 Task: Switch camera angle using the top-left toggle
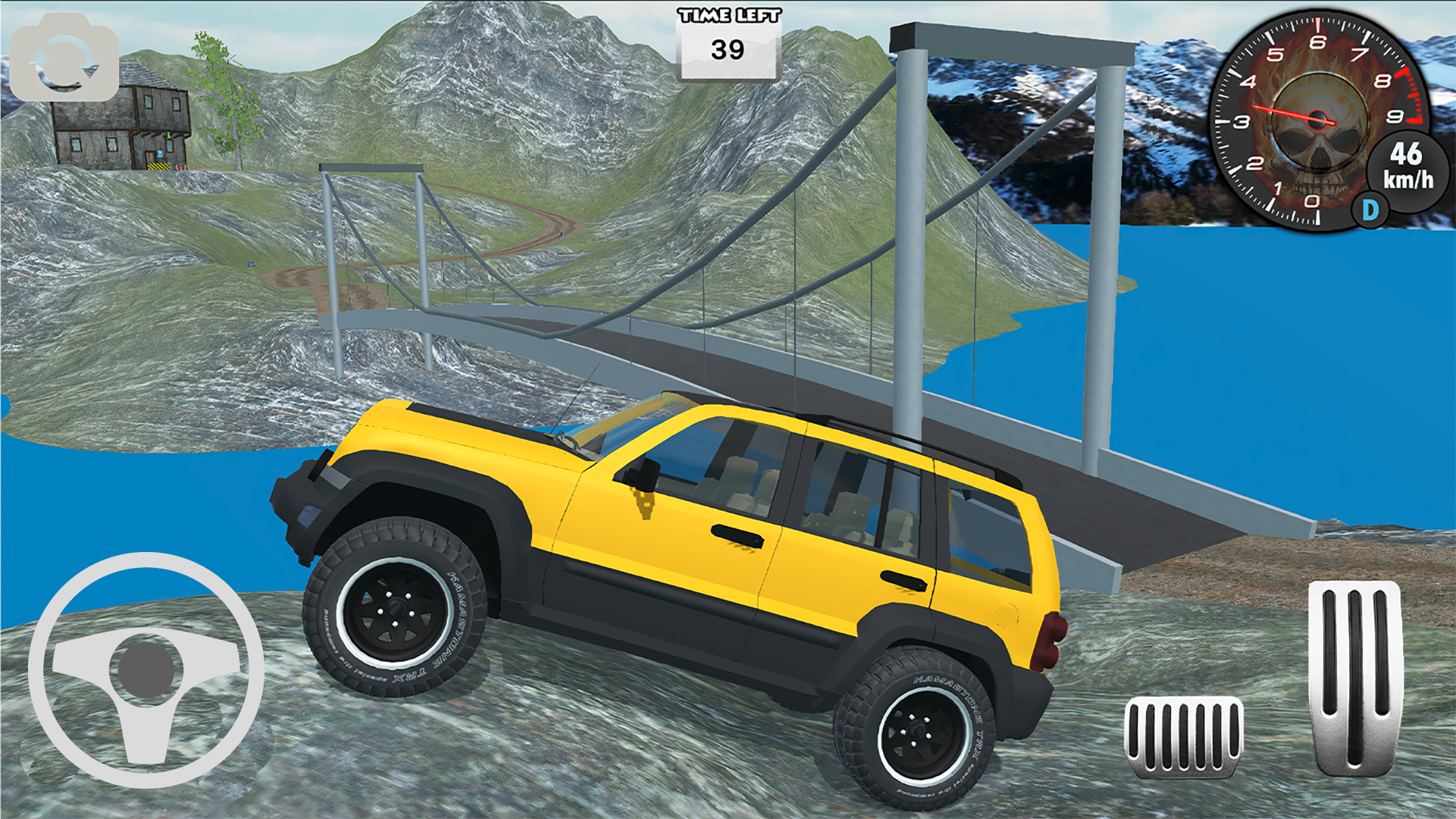pos(64,59)
